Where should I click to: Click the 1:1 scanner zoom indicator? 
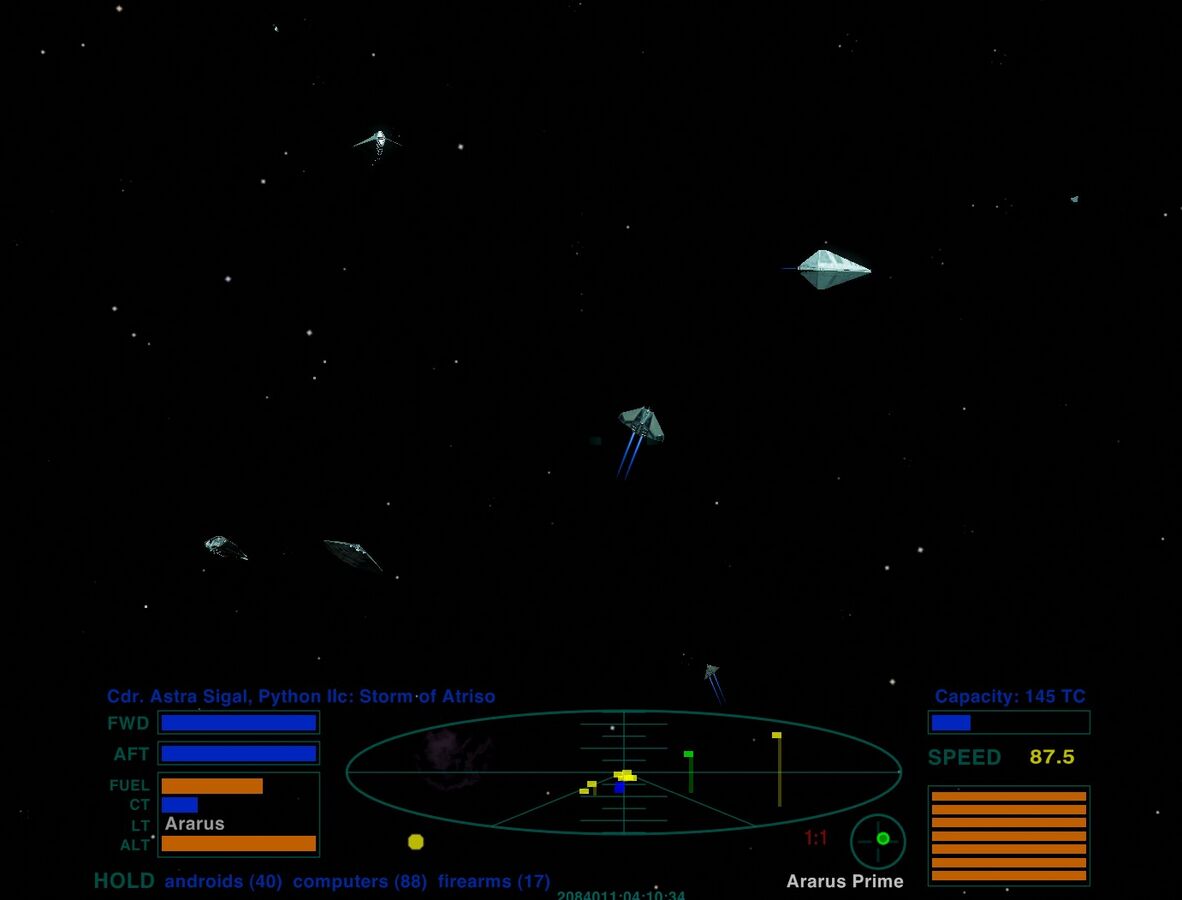pyautogui.click(x=816, y=838)
